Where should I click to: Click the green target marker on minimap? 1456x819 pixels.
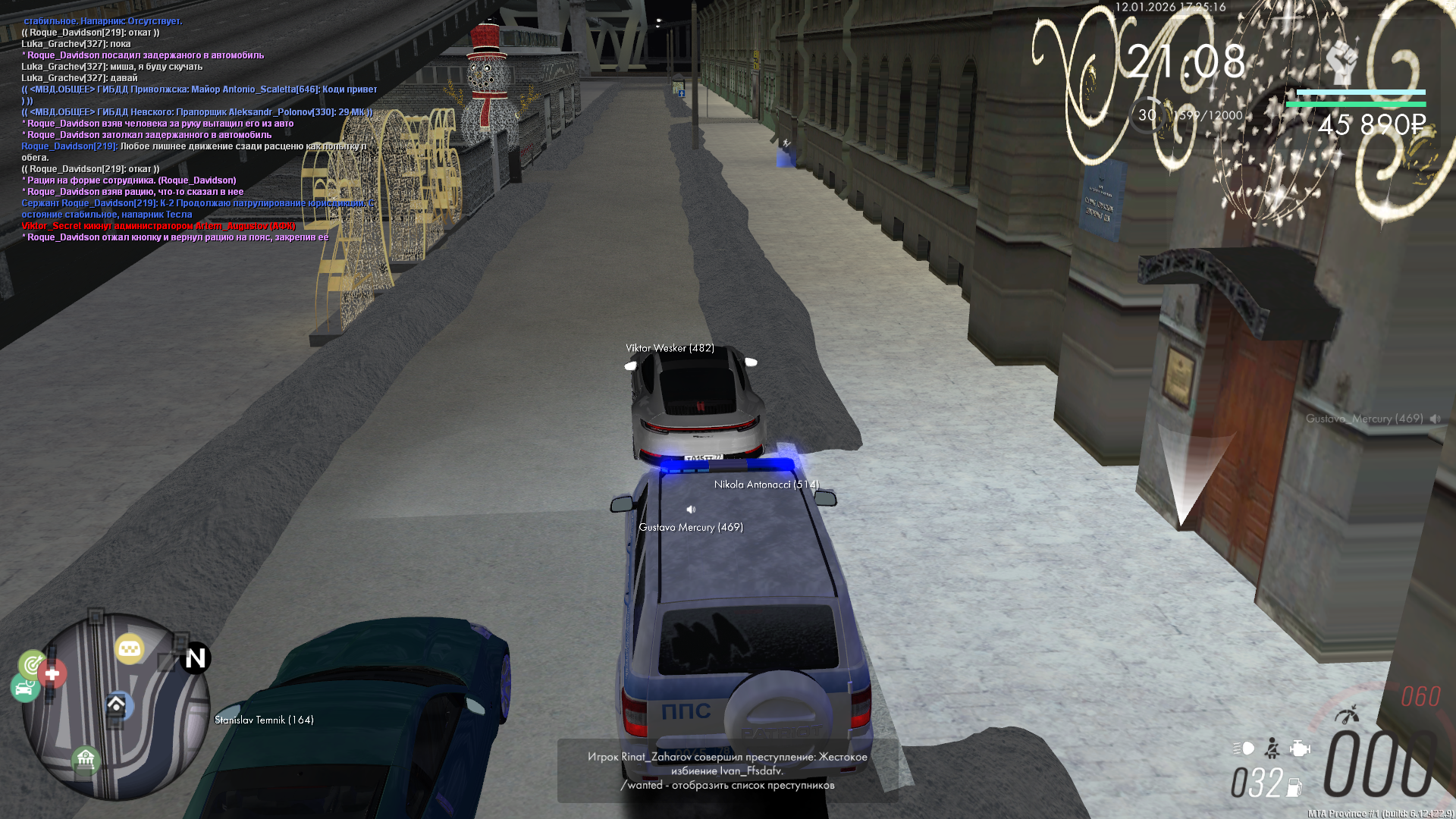pyautogui.click(x=33, y=664)
